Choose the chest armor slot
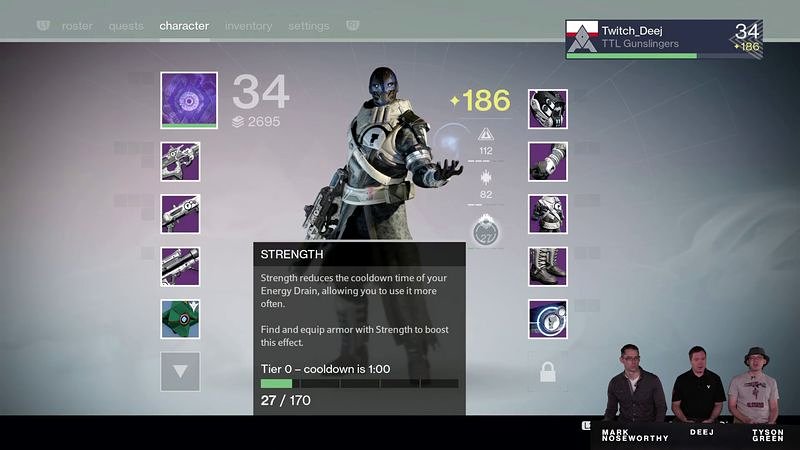The width and height of the screenshot is (800, 450). point(548,214)
